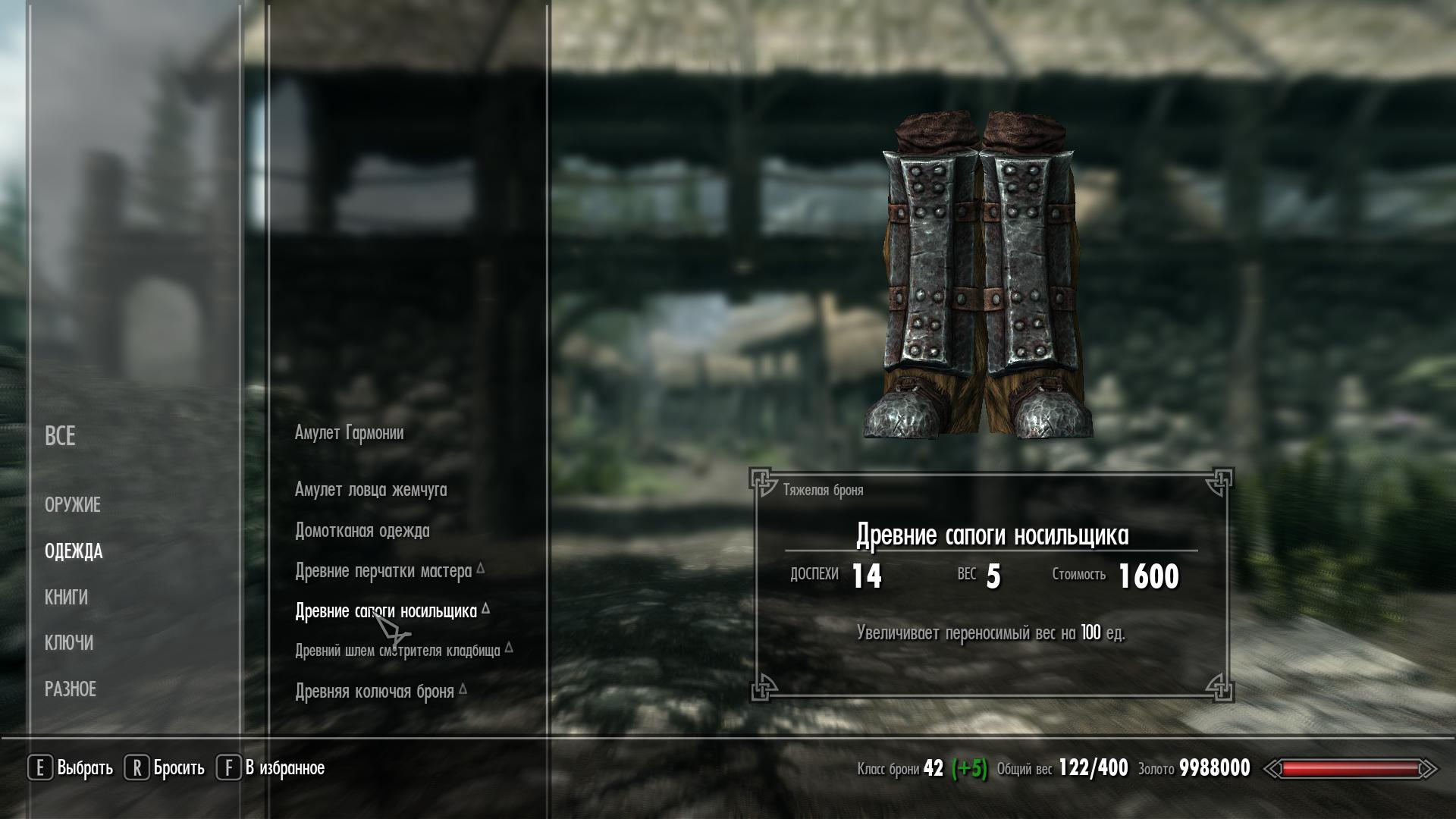Select the ОДЕЖДА category
Screen dimensions: 1456x819
74,551
